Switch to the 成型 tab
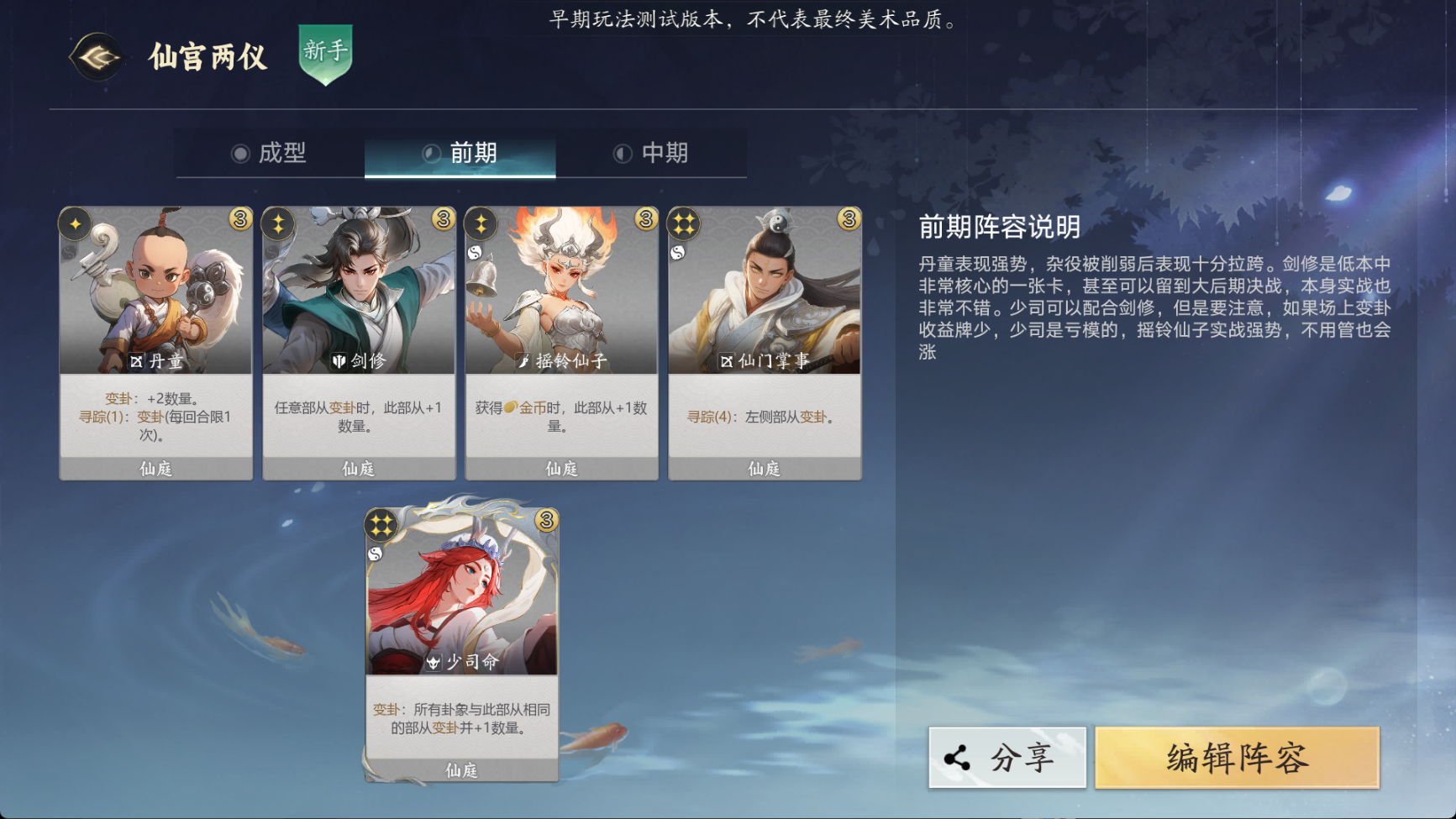Image resolution: width=1456 pixels, height=819 pixels. pos(283,154)
